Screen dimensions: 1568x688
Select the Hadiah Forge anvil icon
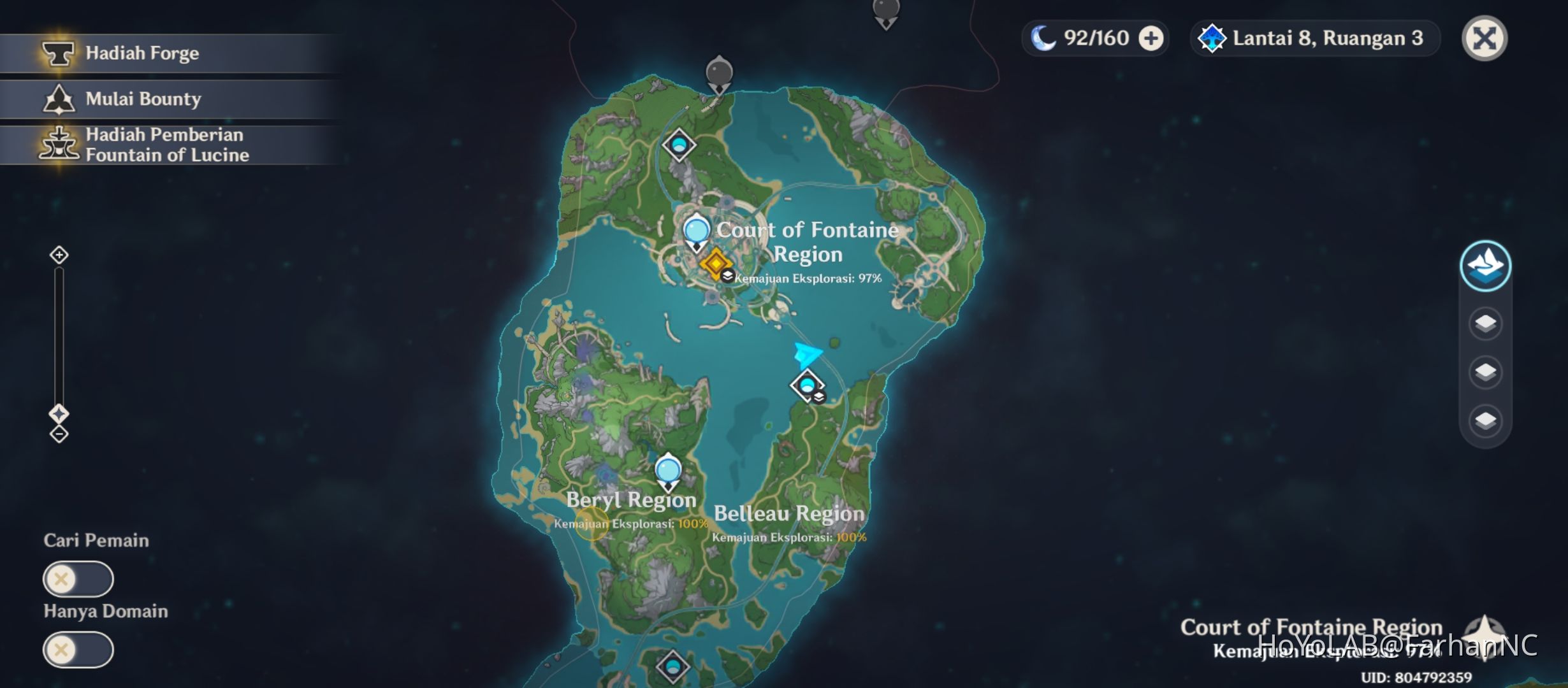tap(57, 54)
